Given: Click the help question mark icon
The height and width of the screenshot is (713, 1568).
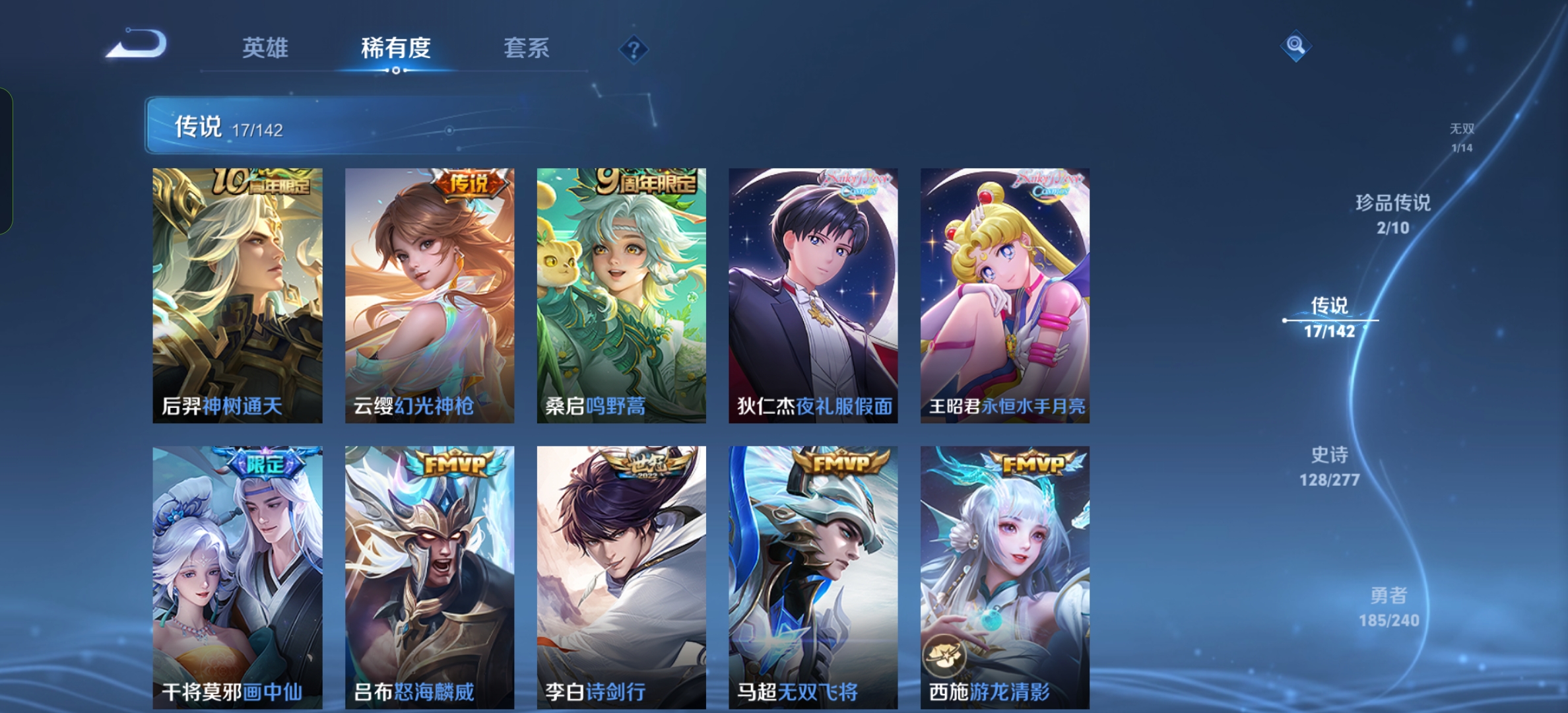Looking at the screenshot, I should pyautogui.click(x=632, y=48).
